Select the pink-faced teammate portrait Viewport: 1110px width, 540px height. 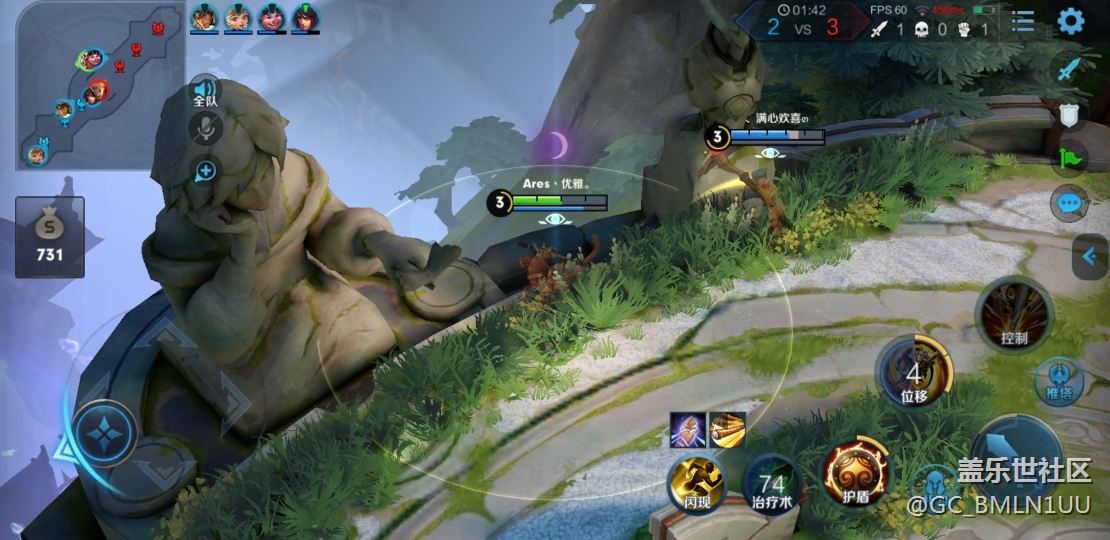click(x=271, y=17)
